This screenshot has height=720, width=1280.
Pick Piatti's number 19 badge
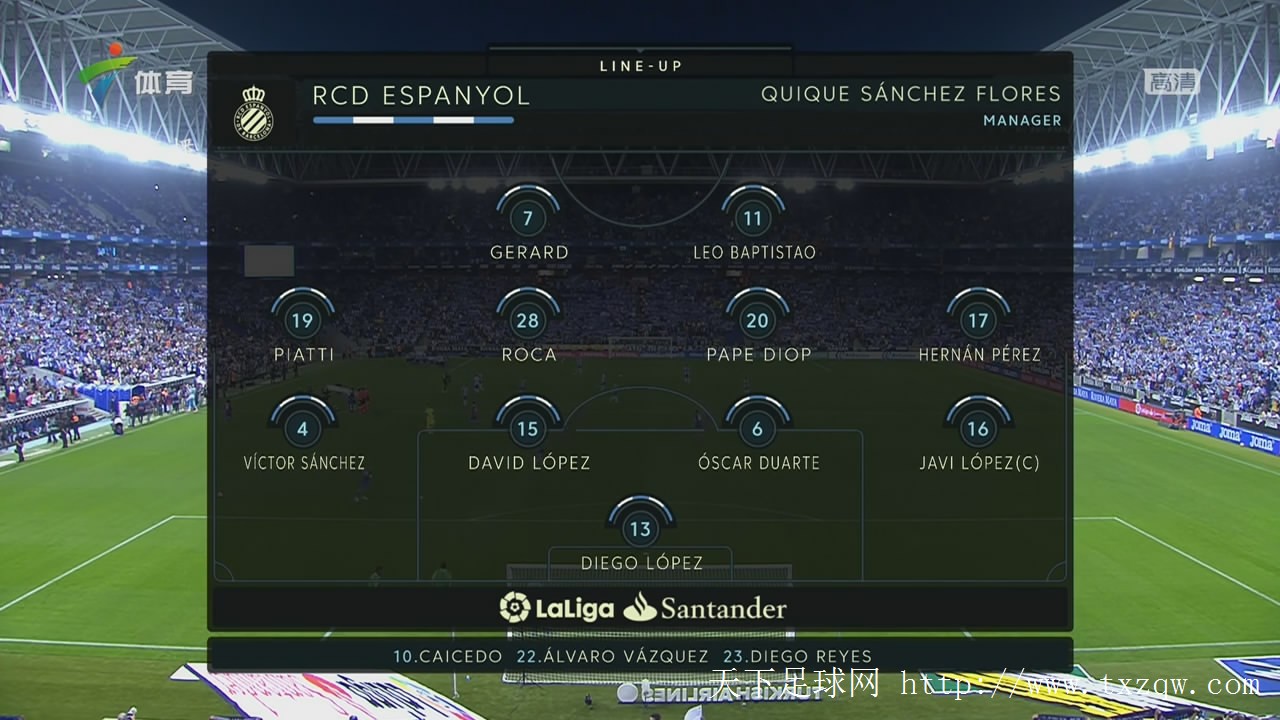pyautogui.click(x=302, y=321)
